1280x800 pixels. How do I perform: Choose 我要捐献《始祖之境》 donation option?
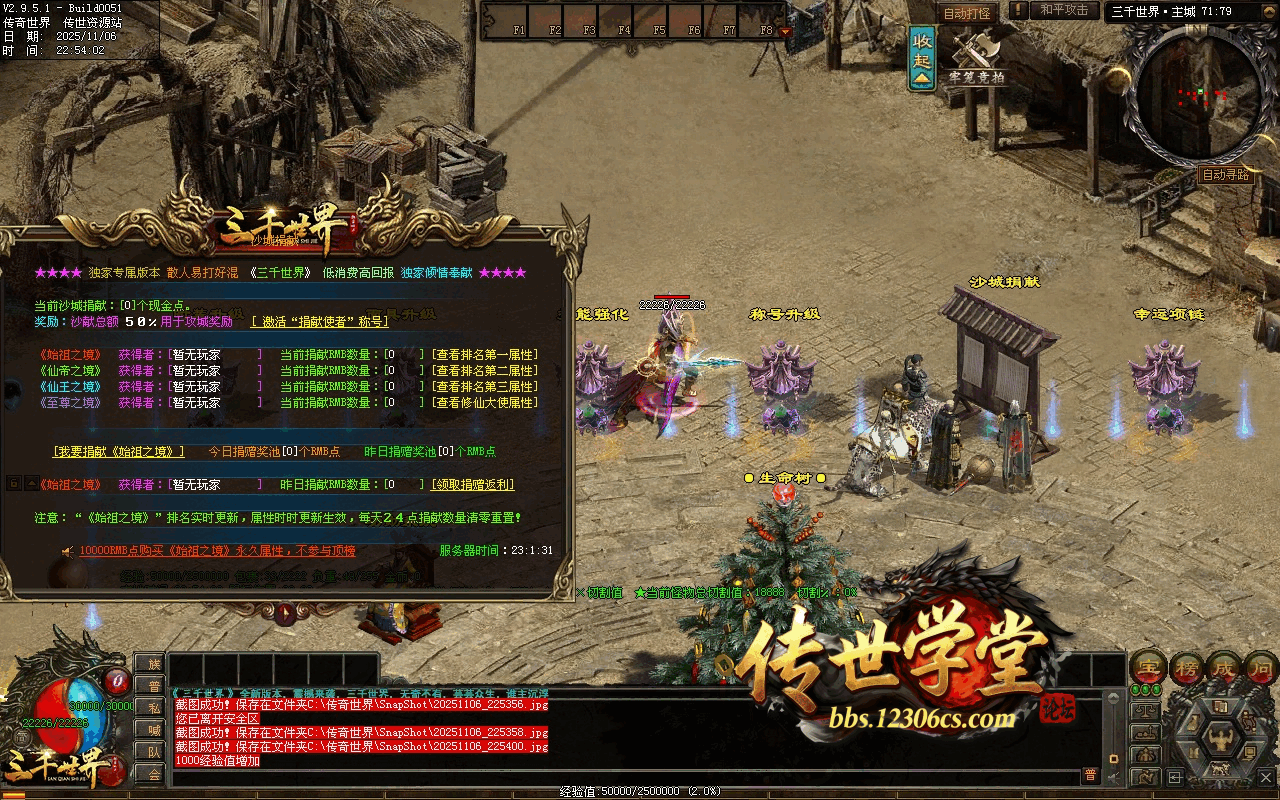[119, 452]
